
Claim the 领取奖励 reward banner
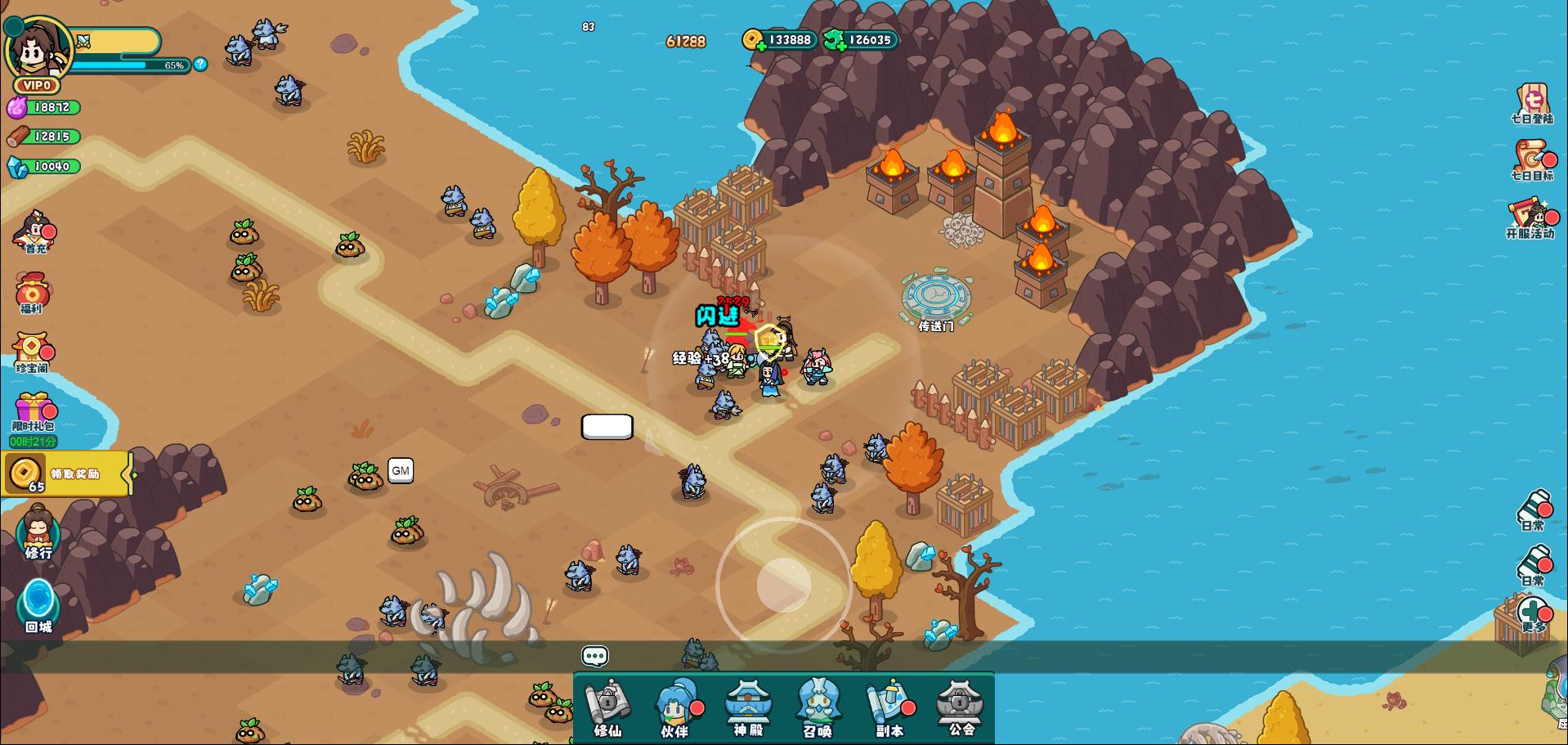tap(67, 473)
